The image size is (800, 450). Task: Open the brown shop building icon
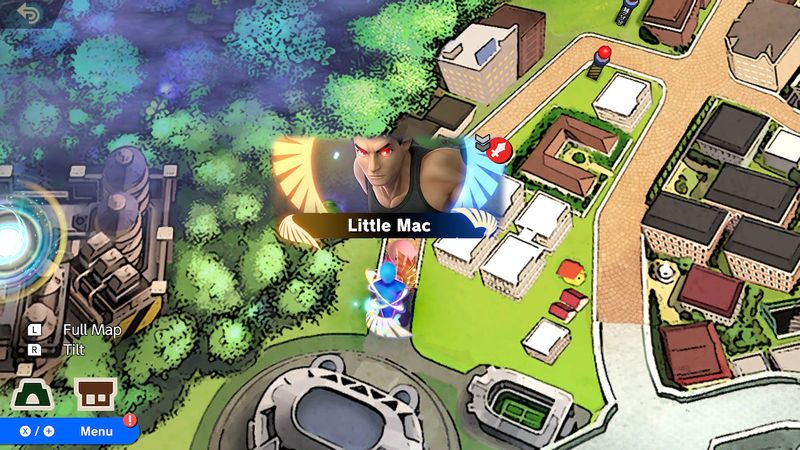[x=95, y=395]
